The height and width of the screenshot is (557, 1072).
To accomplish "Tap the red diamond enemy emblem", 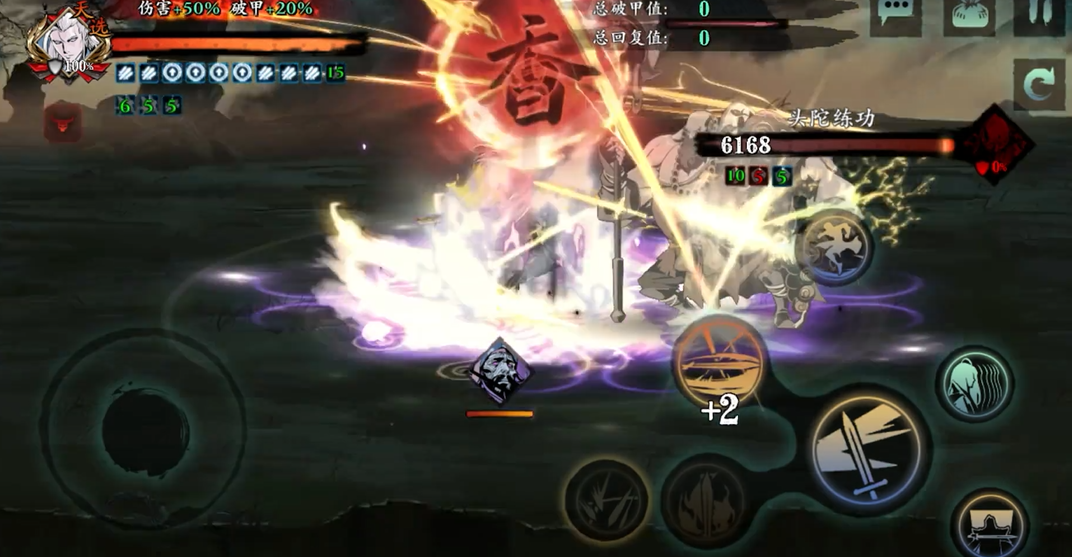I will coord(996,146).
